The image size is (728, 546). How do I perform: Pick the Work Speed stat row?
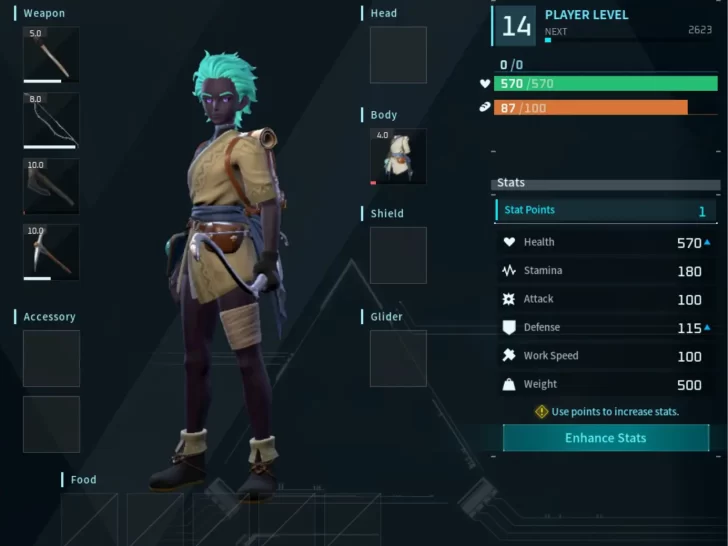pyautogui.click(x=606, y=356)
